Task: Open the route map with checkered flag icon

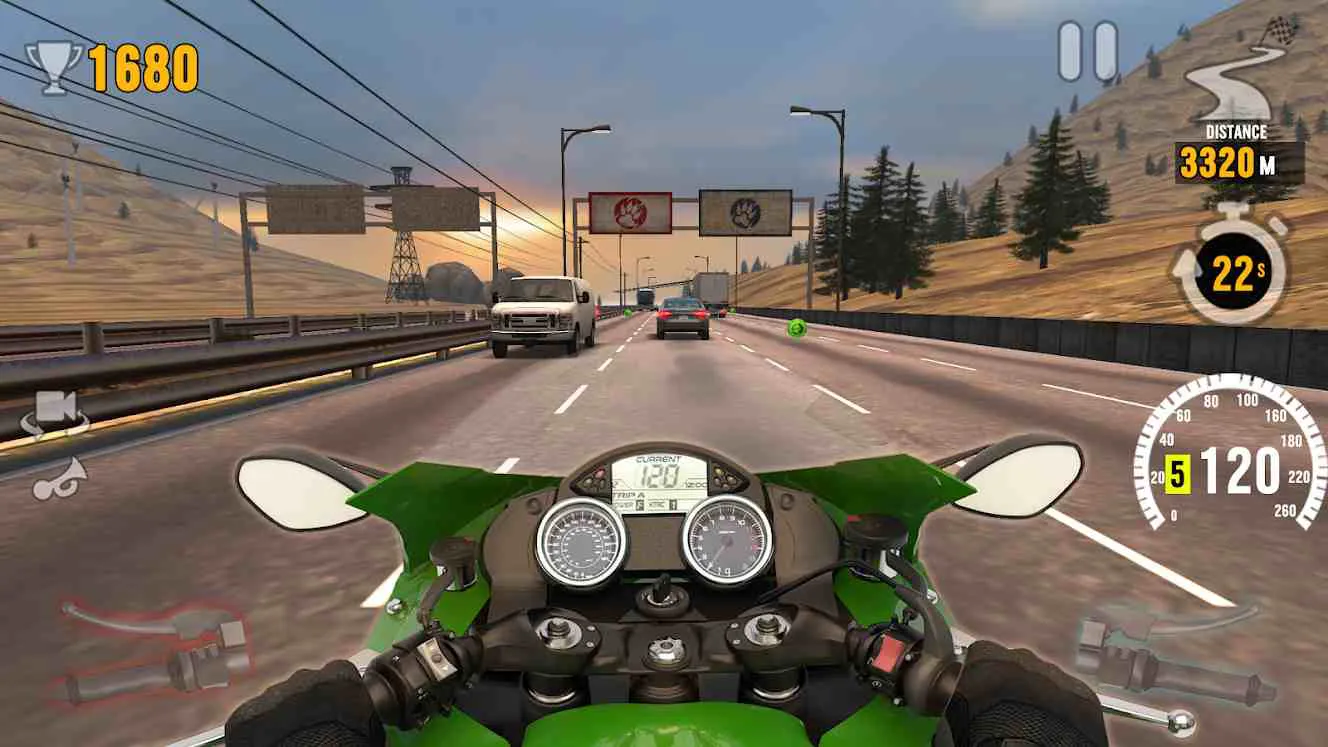Action: pos(1246,70)
